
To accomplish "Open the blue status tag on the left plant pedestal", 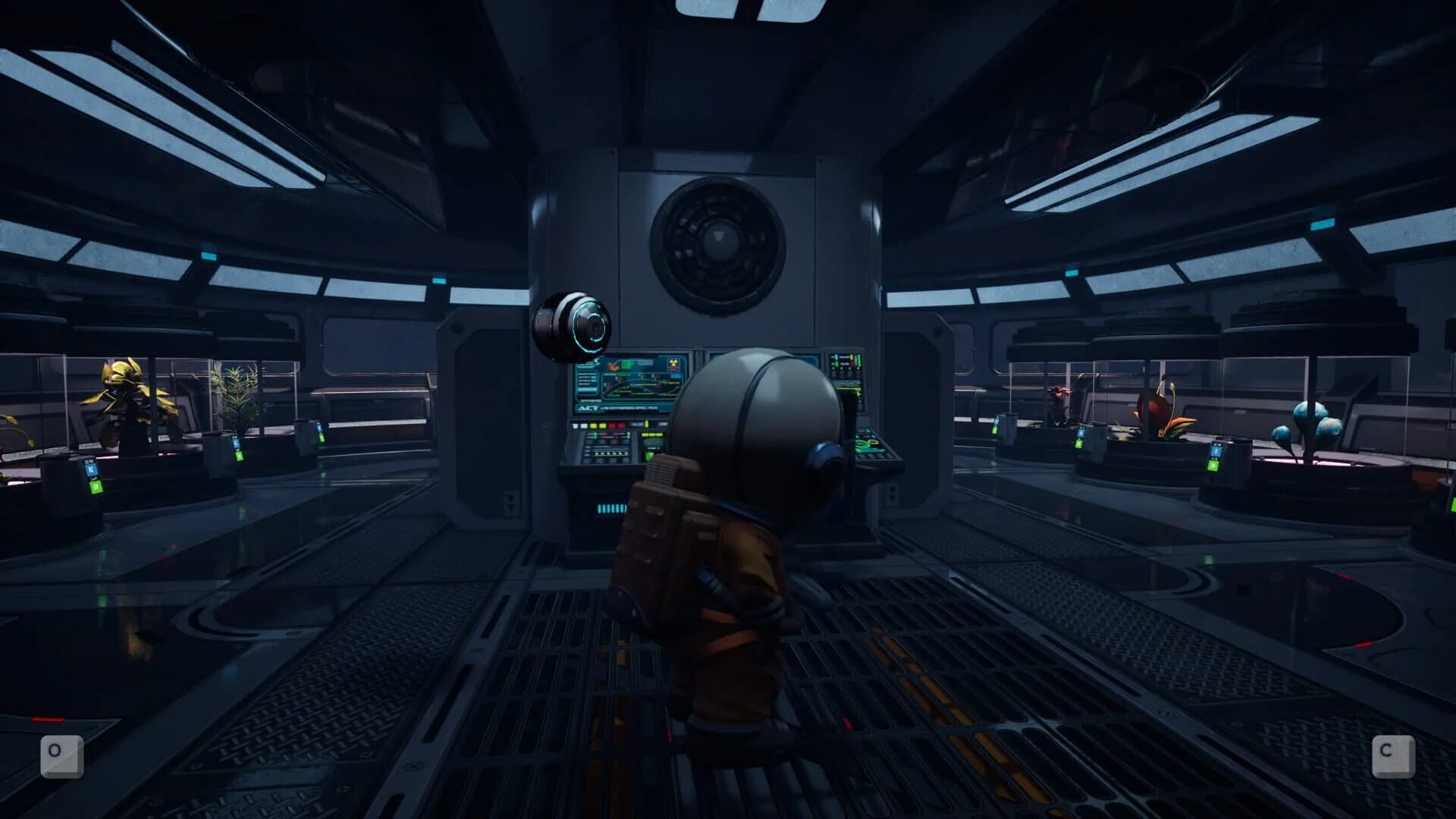I will click(x=91, y=469).
